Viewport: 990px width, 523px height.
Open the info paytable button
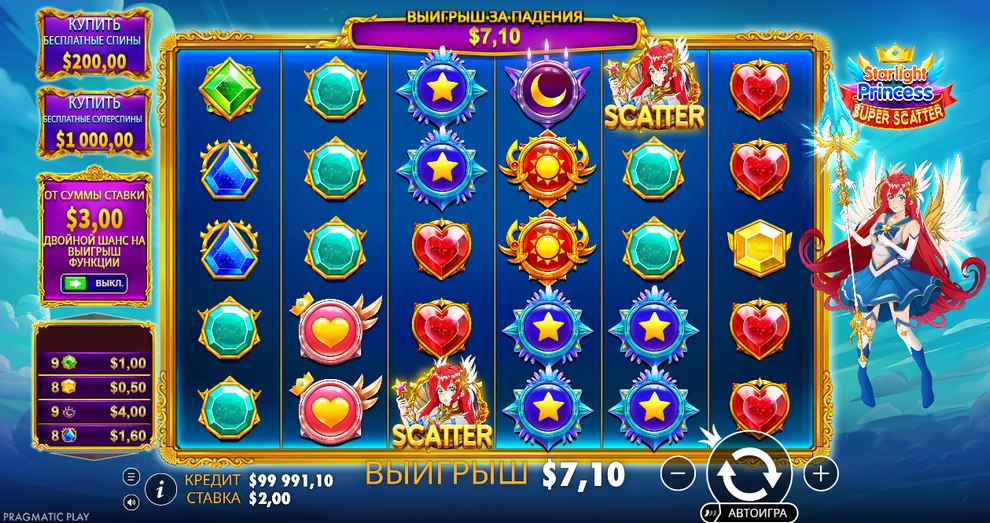point(159,488)
